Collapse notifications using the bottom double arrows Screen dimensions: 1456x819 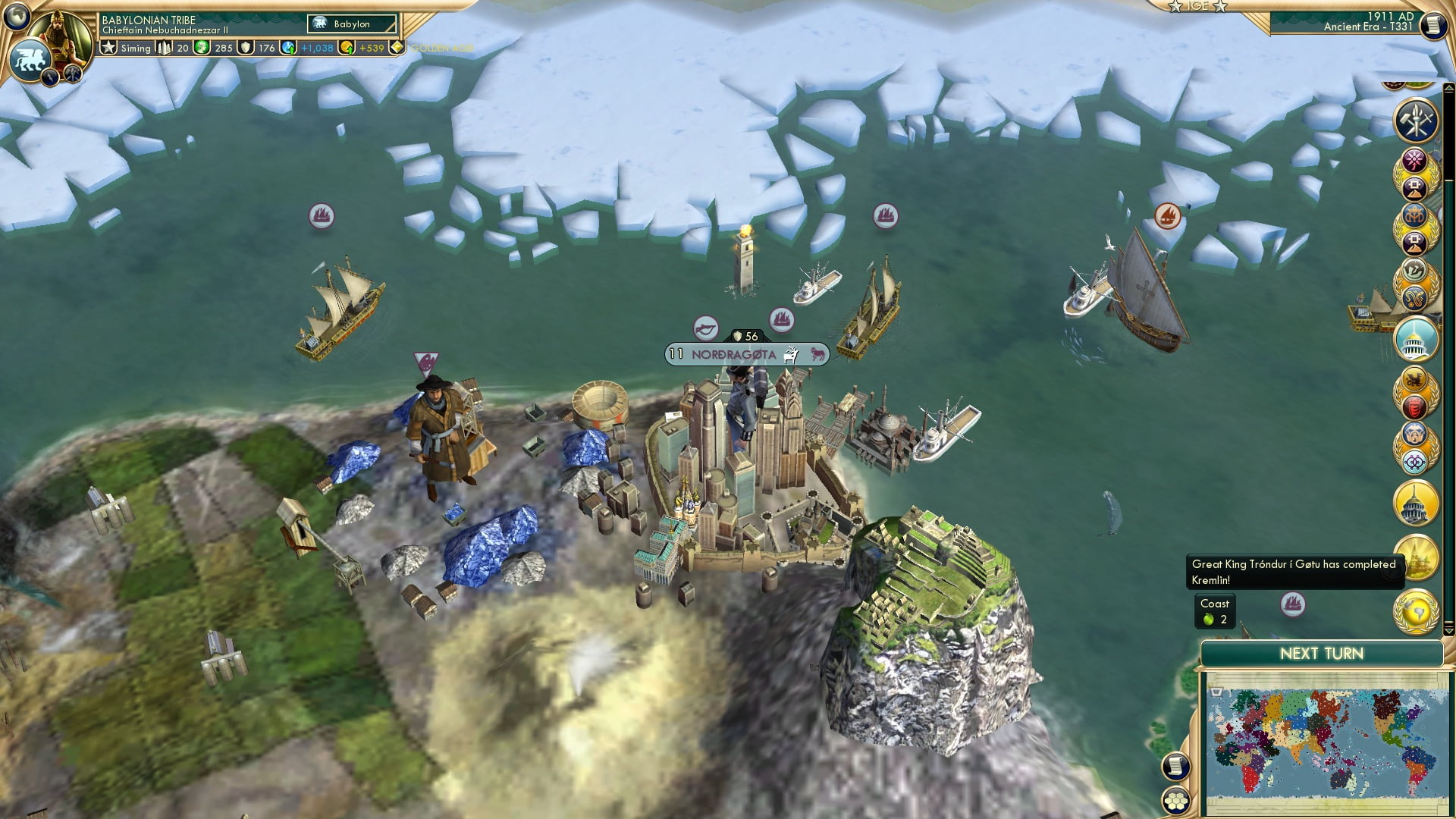tap(1448, 629)
